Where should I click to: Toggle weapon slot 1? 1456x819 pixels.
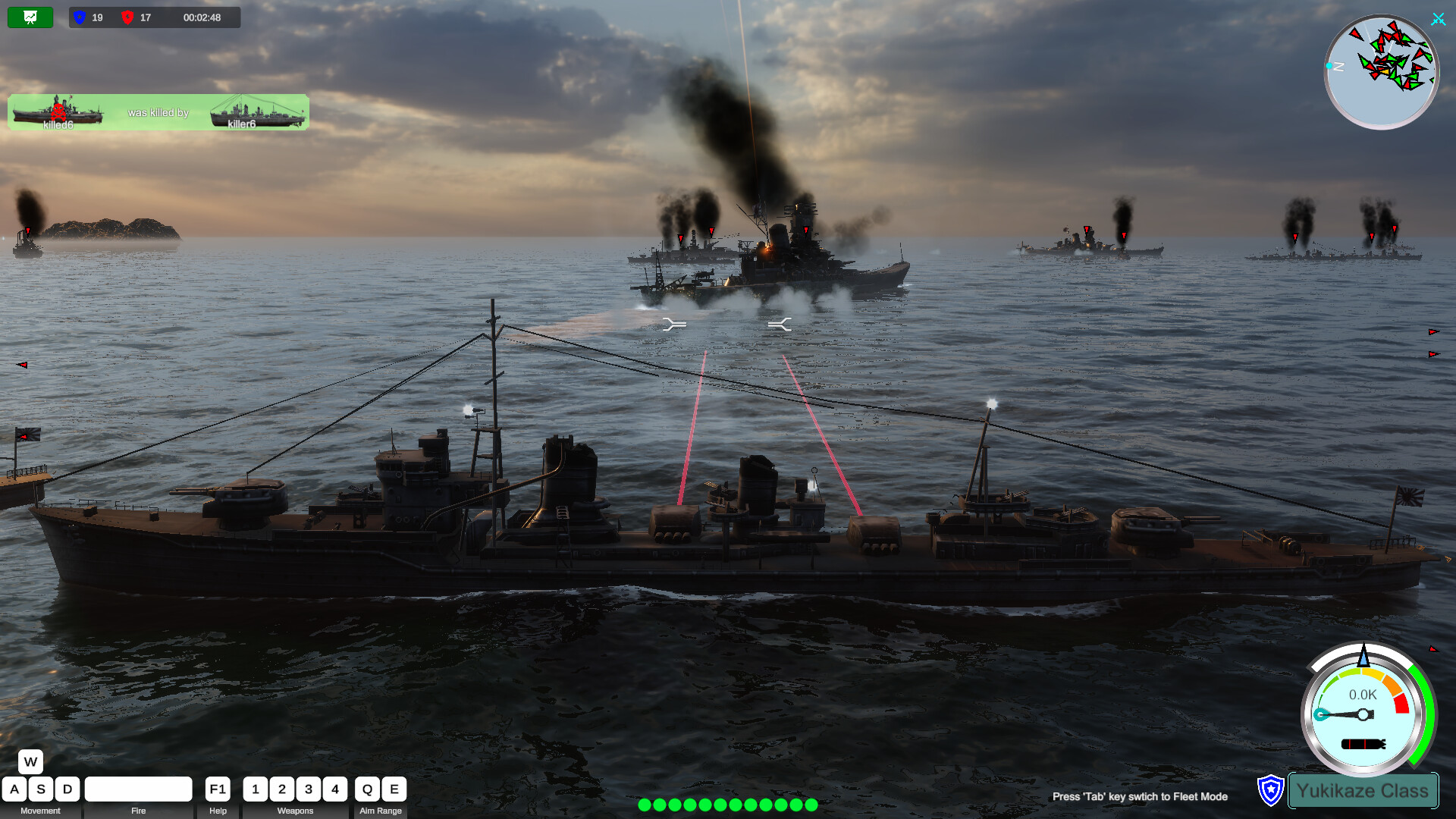click(x=256, y=789)
